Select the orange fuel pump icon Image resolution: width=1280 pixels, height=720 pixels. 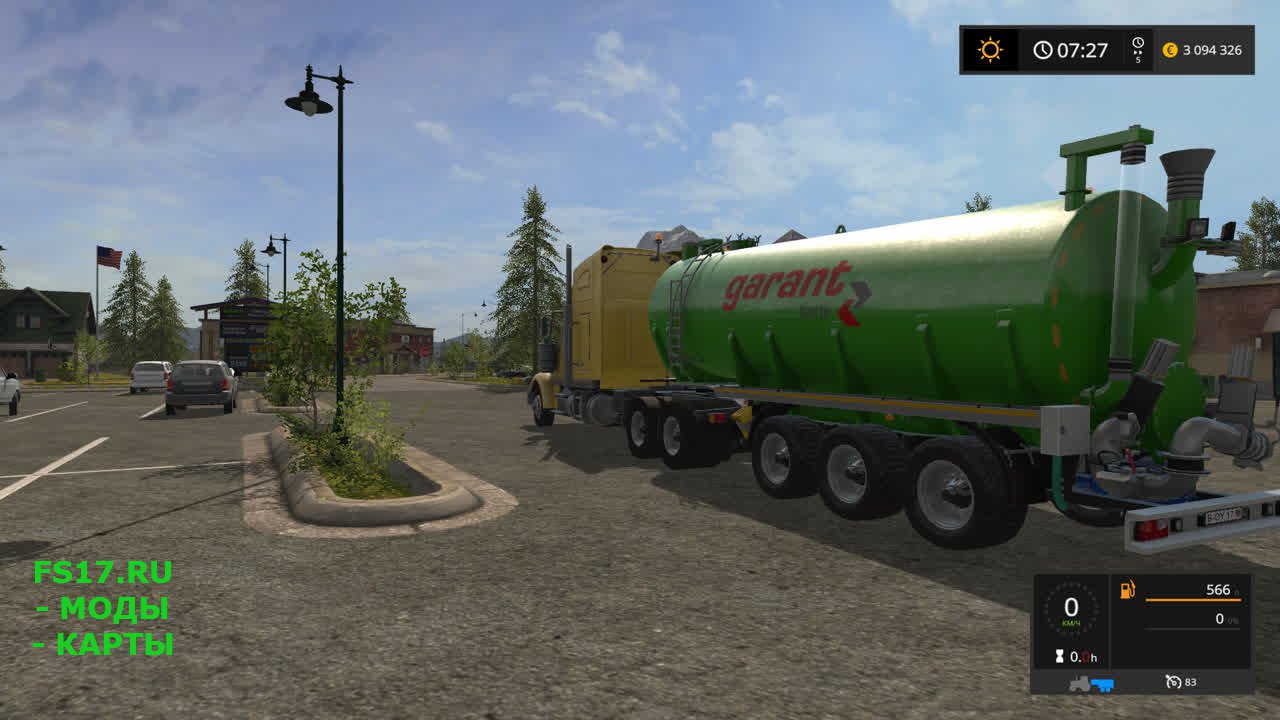pos(1128,590)
